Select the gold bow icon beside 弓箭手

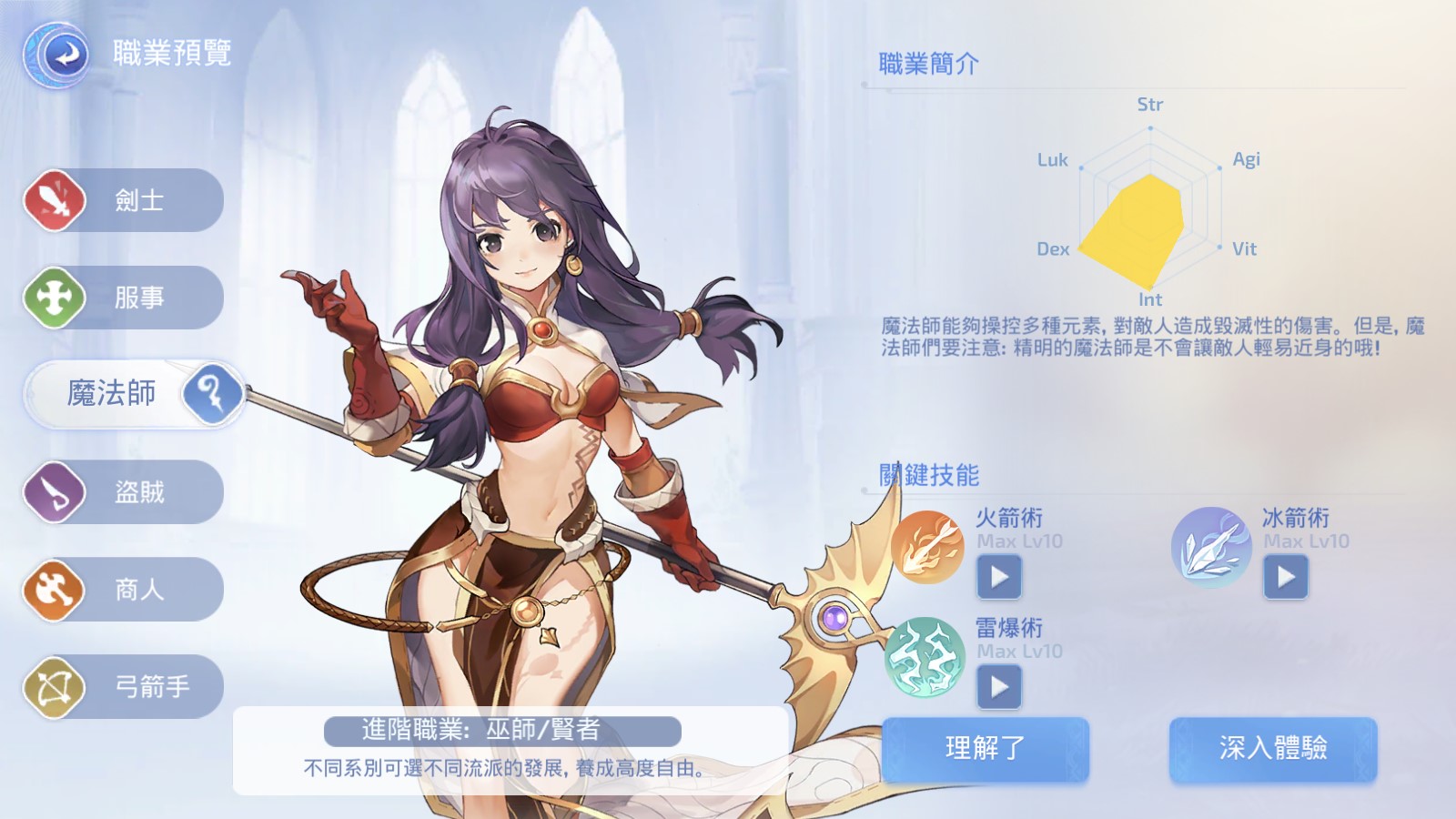pyautogui.click(x=55, y=687)
